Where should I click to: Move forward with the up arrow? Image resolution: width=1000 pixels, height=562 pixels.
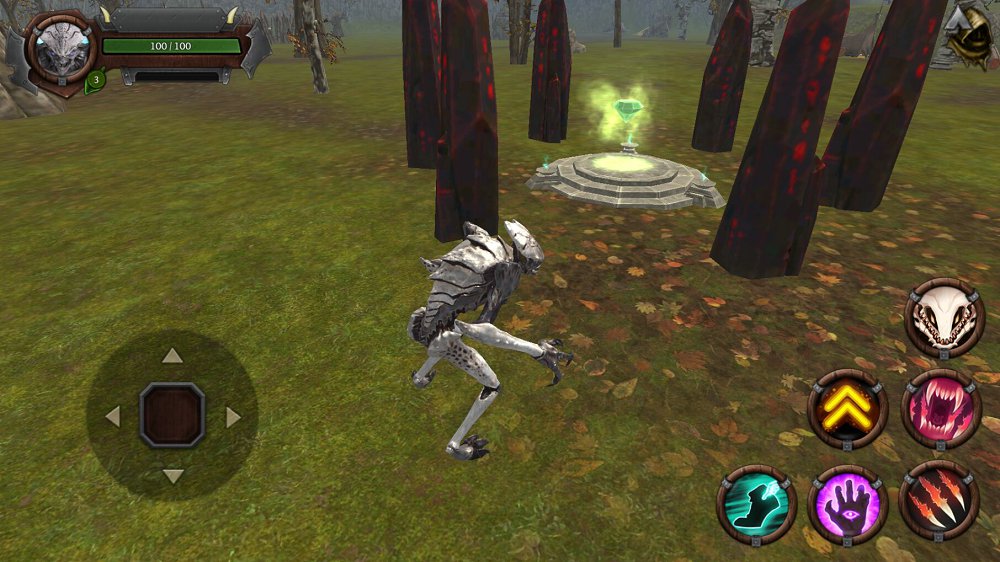(172, 355)
